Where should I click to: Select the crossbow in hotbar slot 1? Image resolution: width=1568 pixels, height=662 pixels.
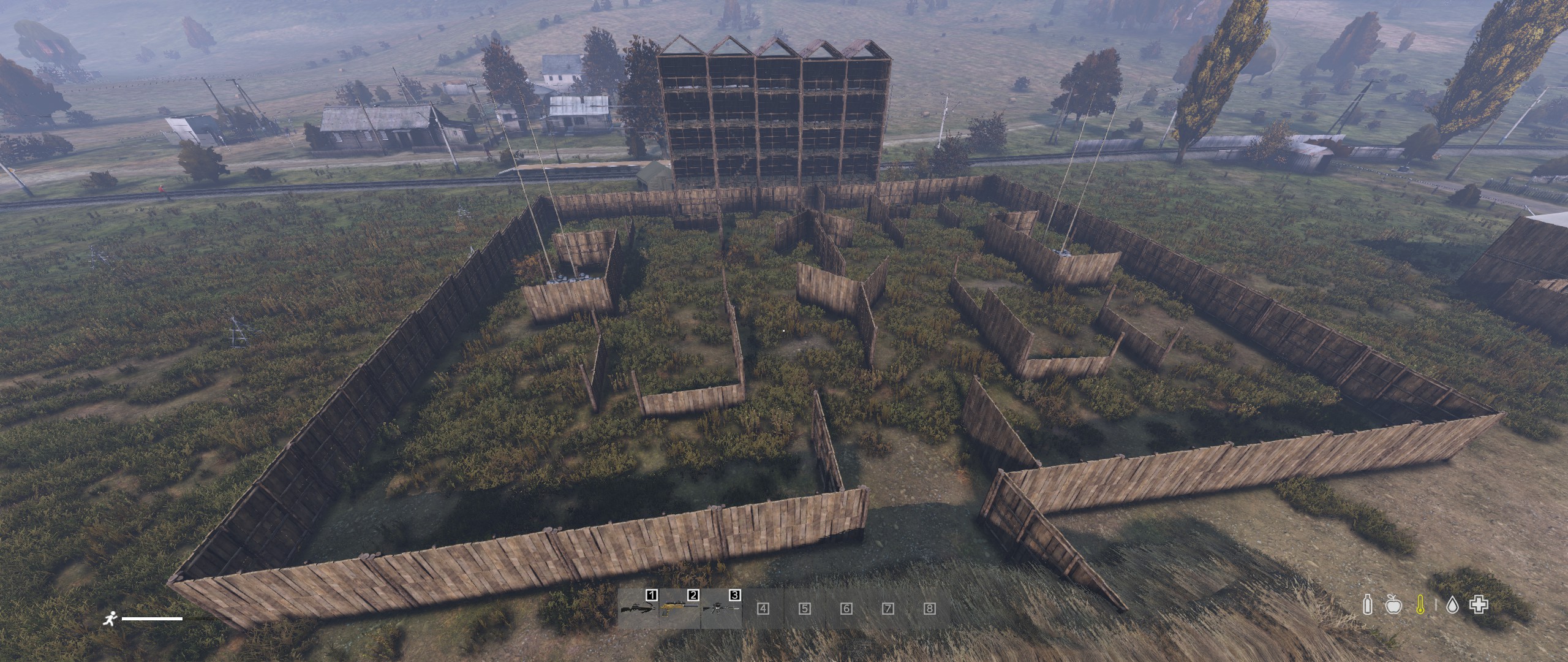click(638, 609)
